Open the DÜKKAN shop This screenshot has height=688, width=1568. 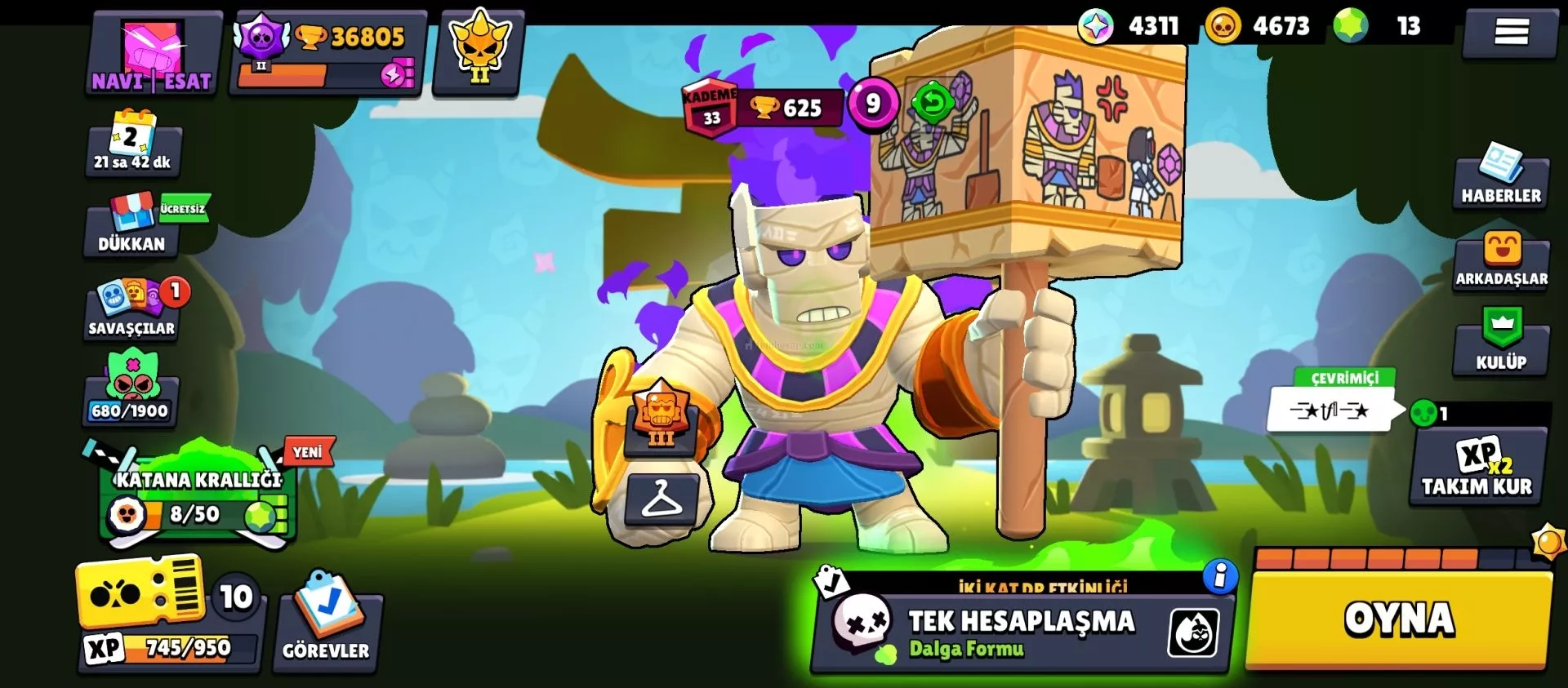131,226
